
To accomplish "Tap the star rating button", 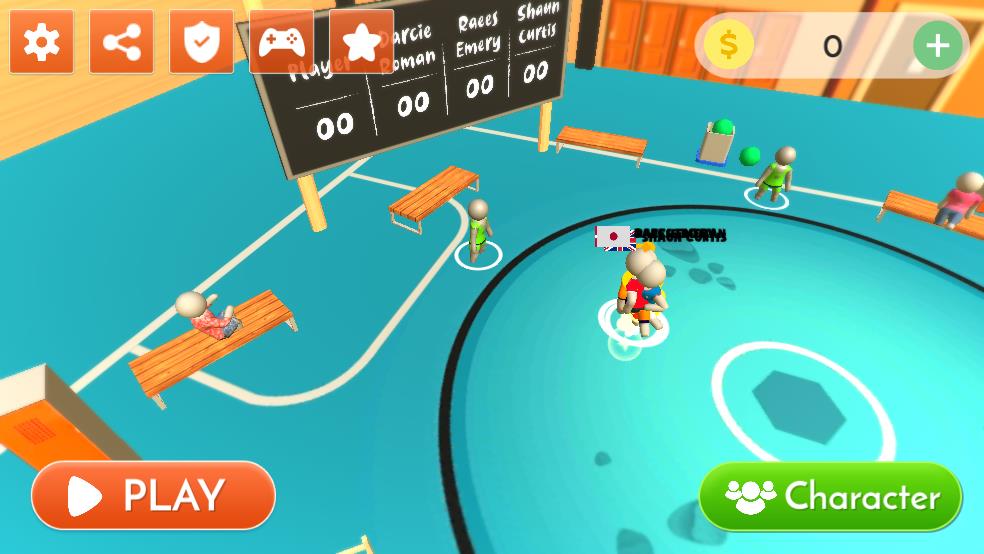I will [x=361, y=42].
